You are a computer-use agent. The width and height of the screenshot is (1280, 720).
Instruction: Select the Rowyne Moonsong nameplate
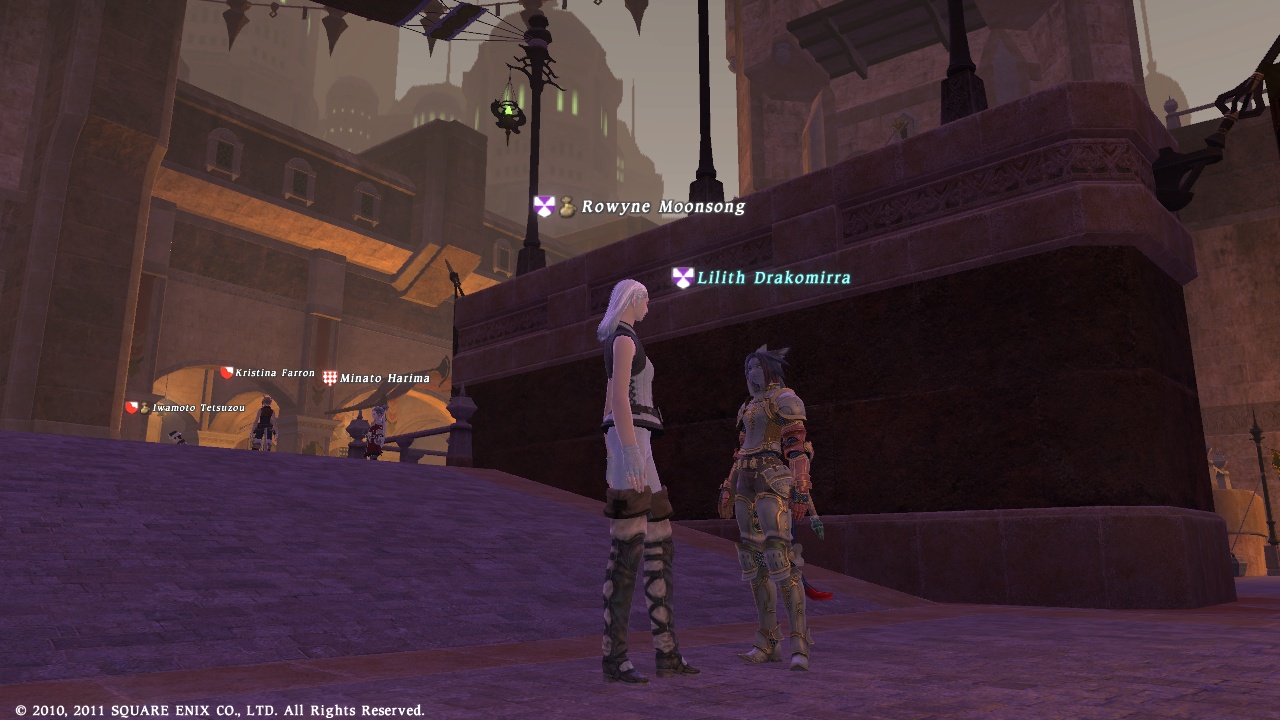663,207
